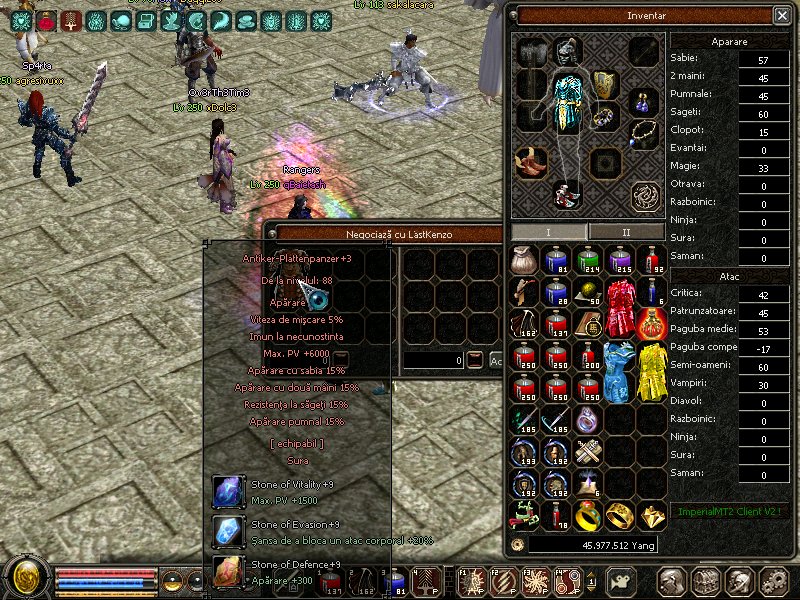Select the red potion stacked at 200
Image resolution: width=800 pixels, height=600 pixels.
pyautogui.click(x=588, y=357)
